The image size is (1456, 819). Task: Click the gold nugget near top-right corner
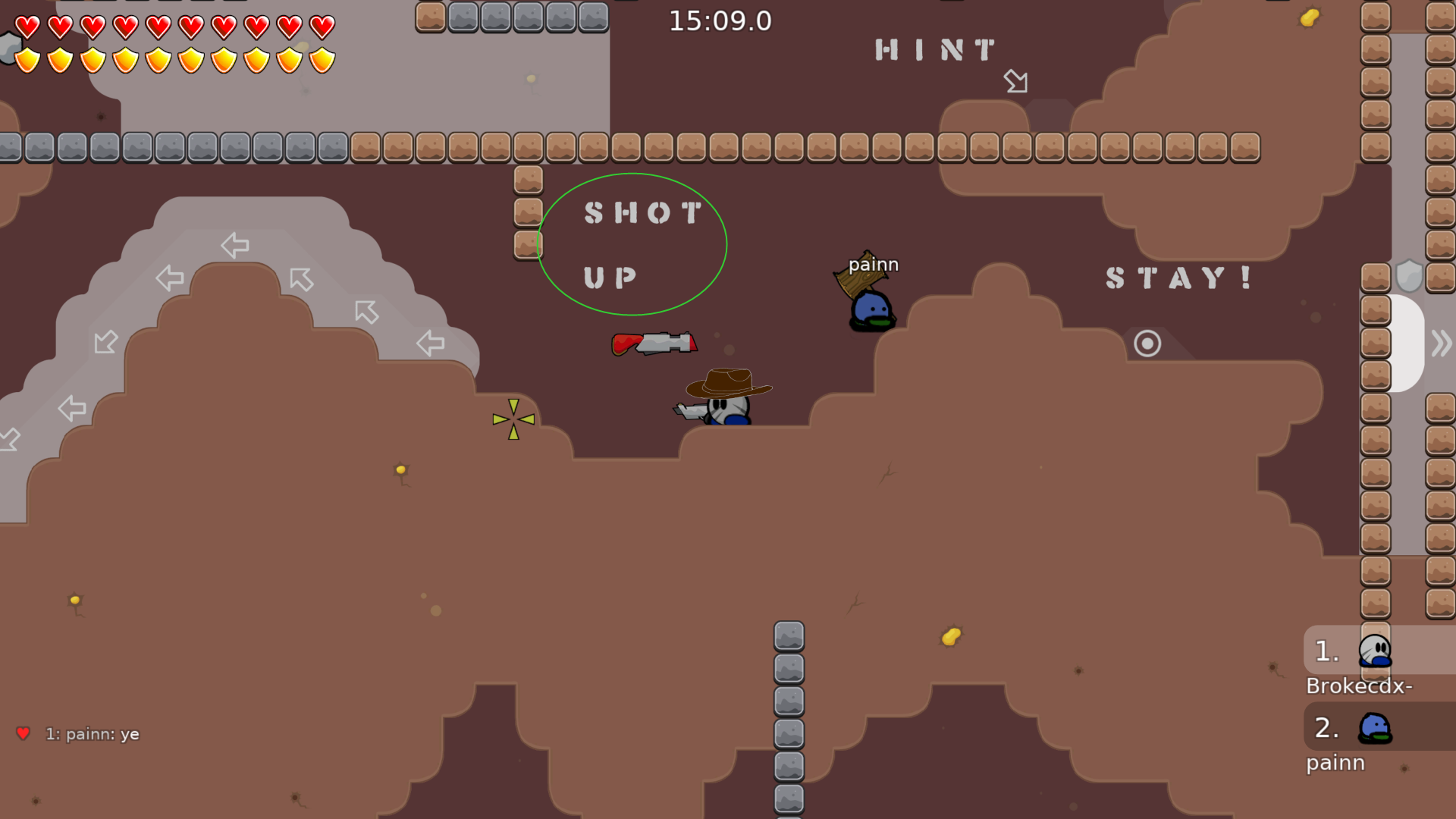point(1310,16)
